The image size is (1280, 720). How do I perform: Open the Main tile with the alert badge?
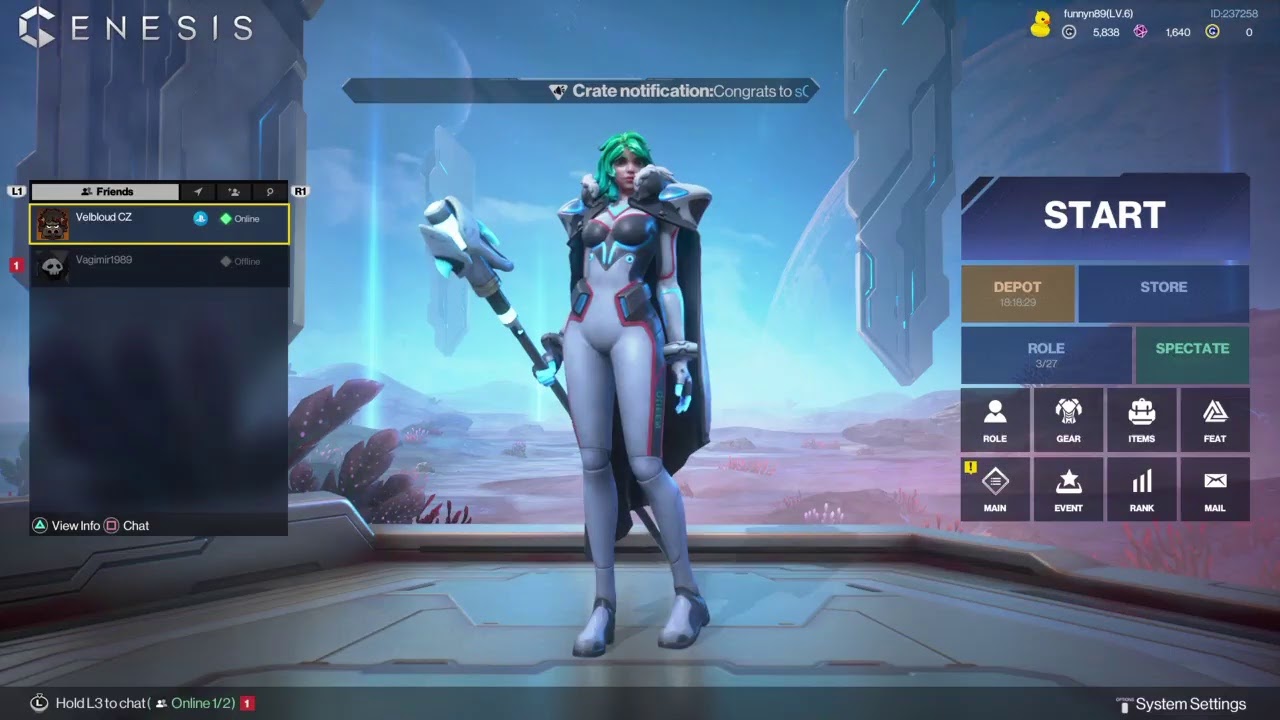(995, 489)
